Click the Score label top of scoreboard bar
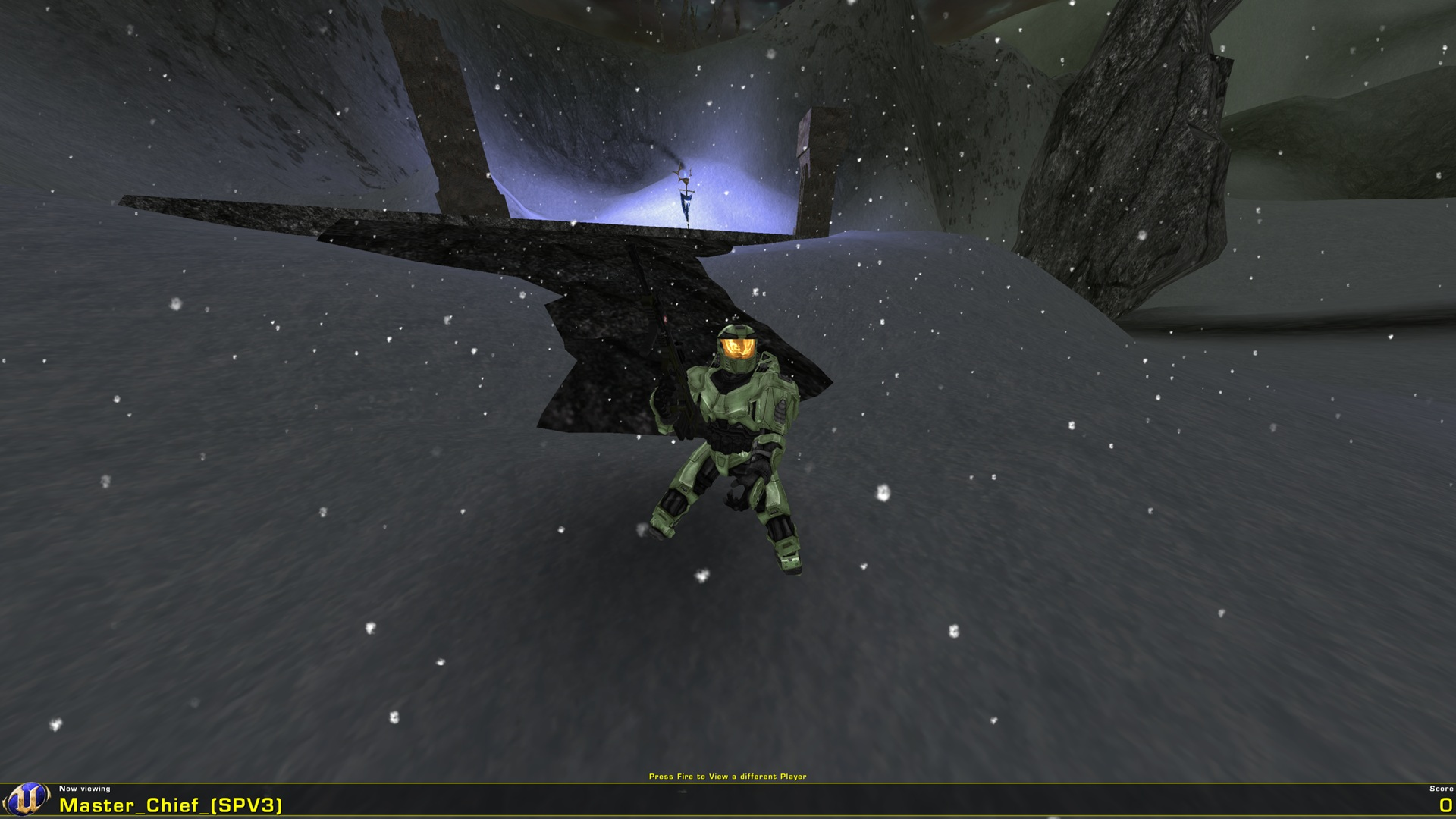The image size is (1456, 819). 1439,788
